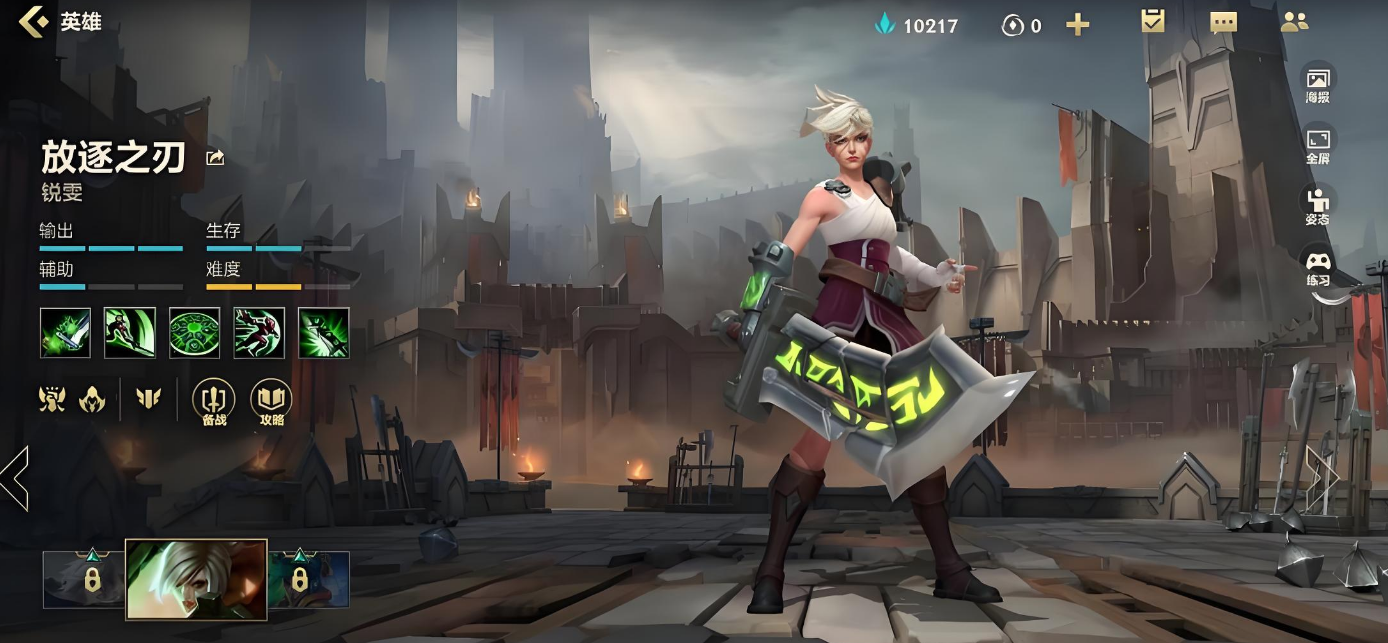This screenshot has width=1388, height=643.
Task: Go to next champion with right arrow
Action: 1322,478
